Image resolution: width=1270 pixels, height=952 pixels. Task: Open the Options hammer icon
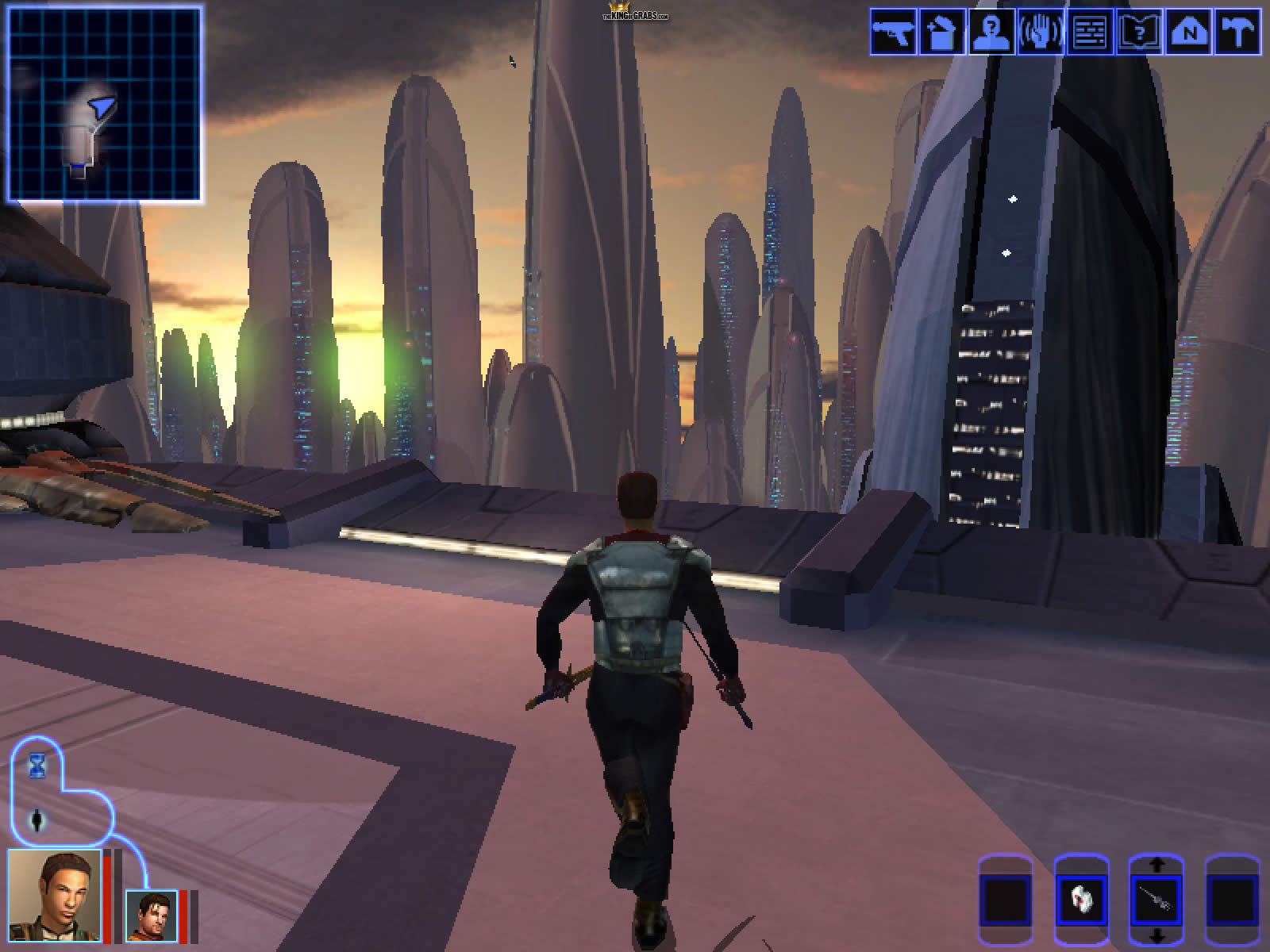pyautogui.click(x=1237, y=32)
